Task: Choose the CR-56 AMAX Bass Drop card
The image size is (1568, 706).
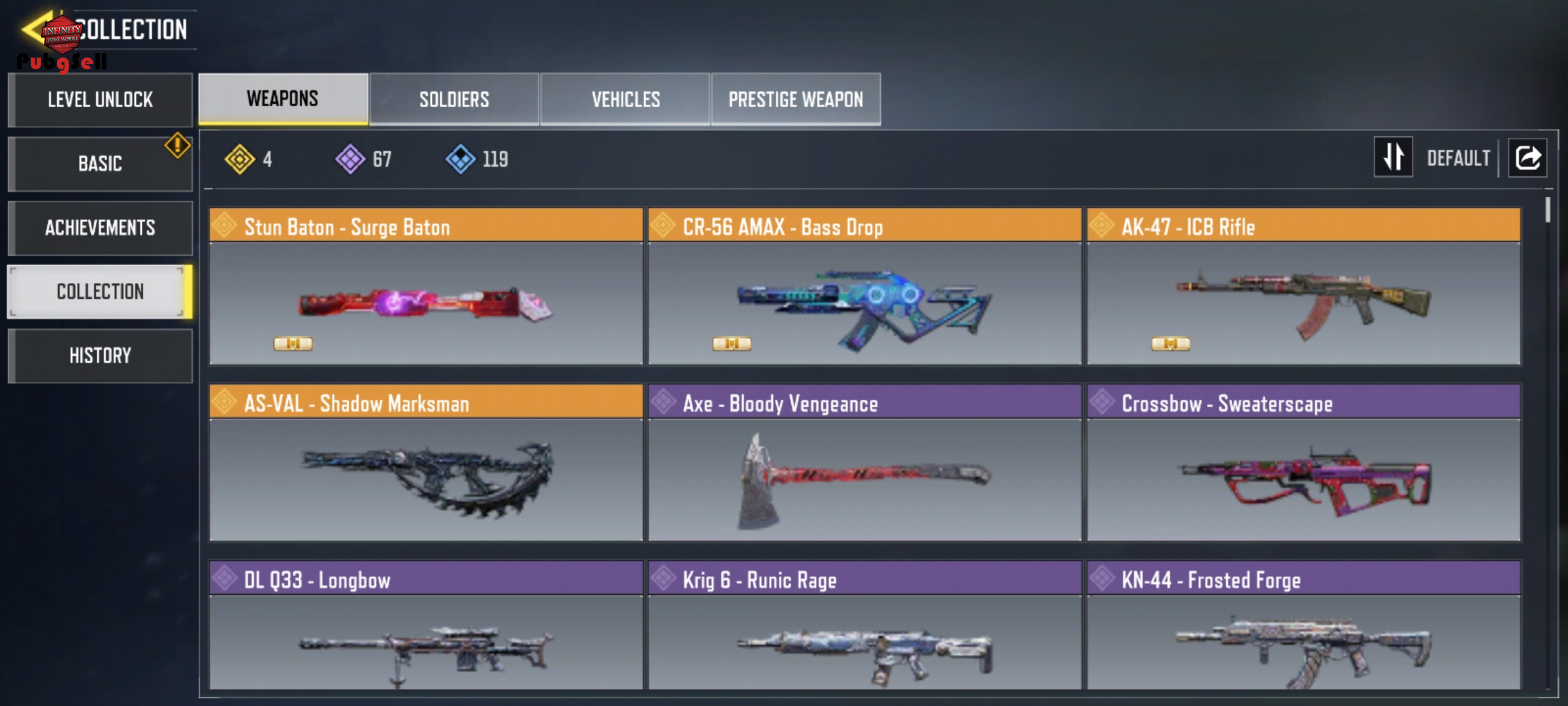Action: pos(864,286)
